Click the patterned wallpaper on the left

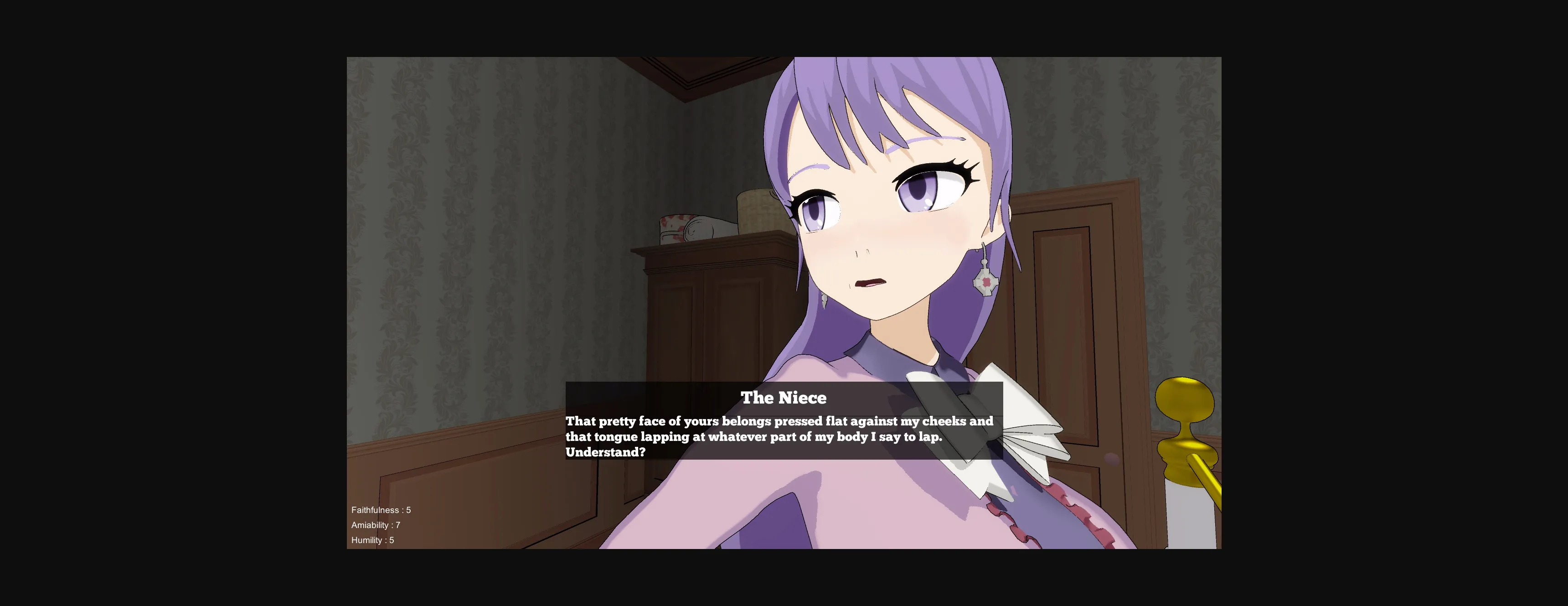click(x=457, y=243)
